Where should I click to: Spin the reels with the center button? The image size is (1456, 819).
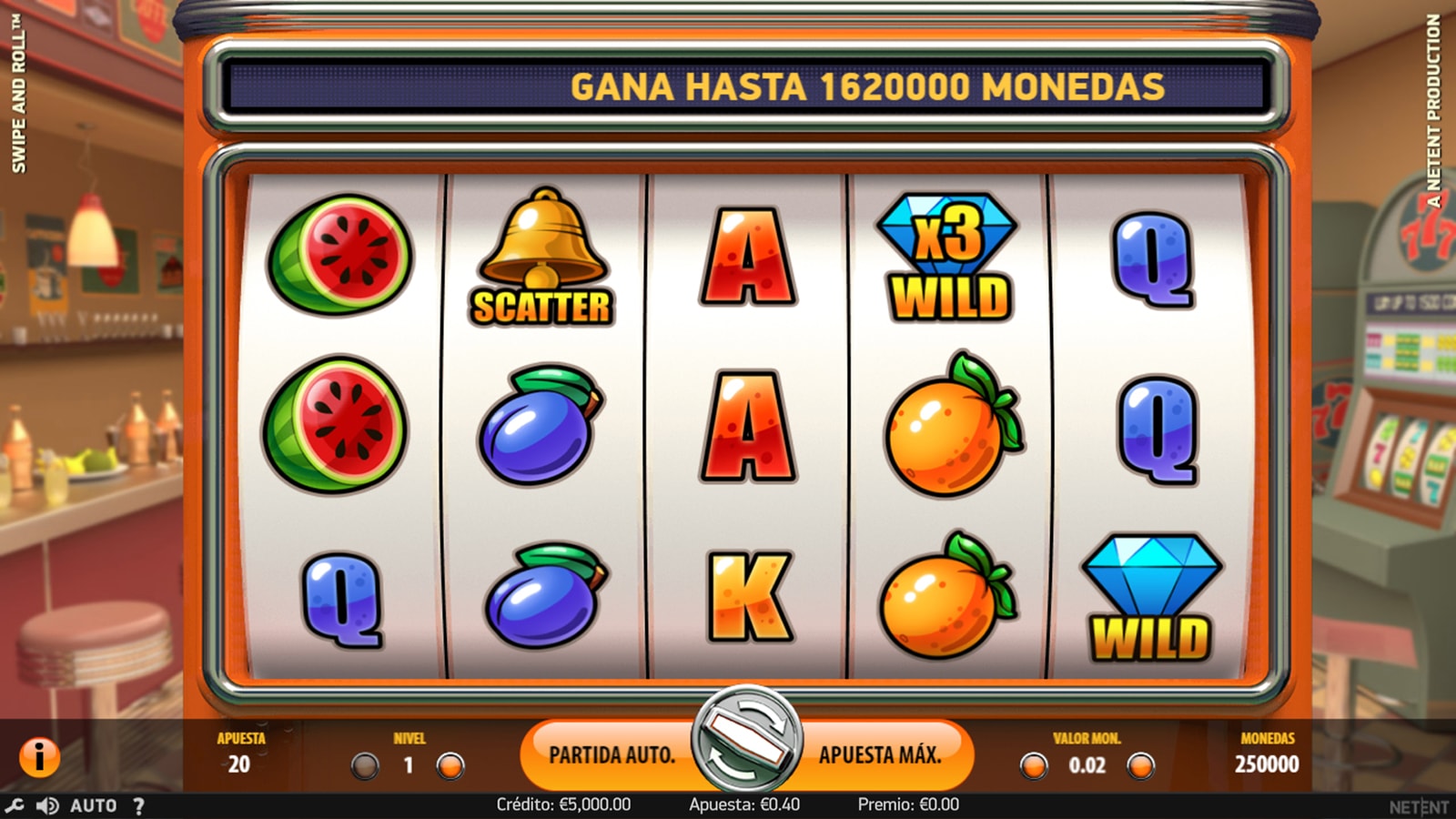click(x=746, y=739)
